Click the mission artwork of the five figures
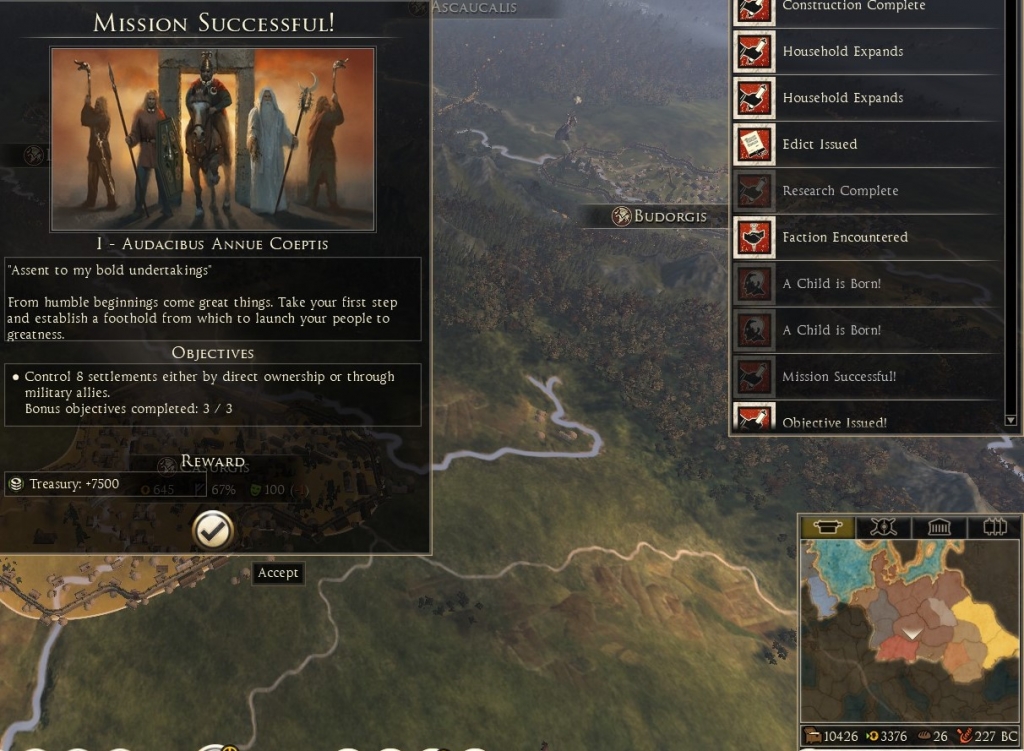1024x751 pixels. click(213, 139)
